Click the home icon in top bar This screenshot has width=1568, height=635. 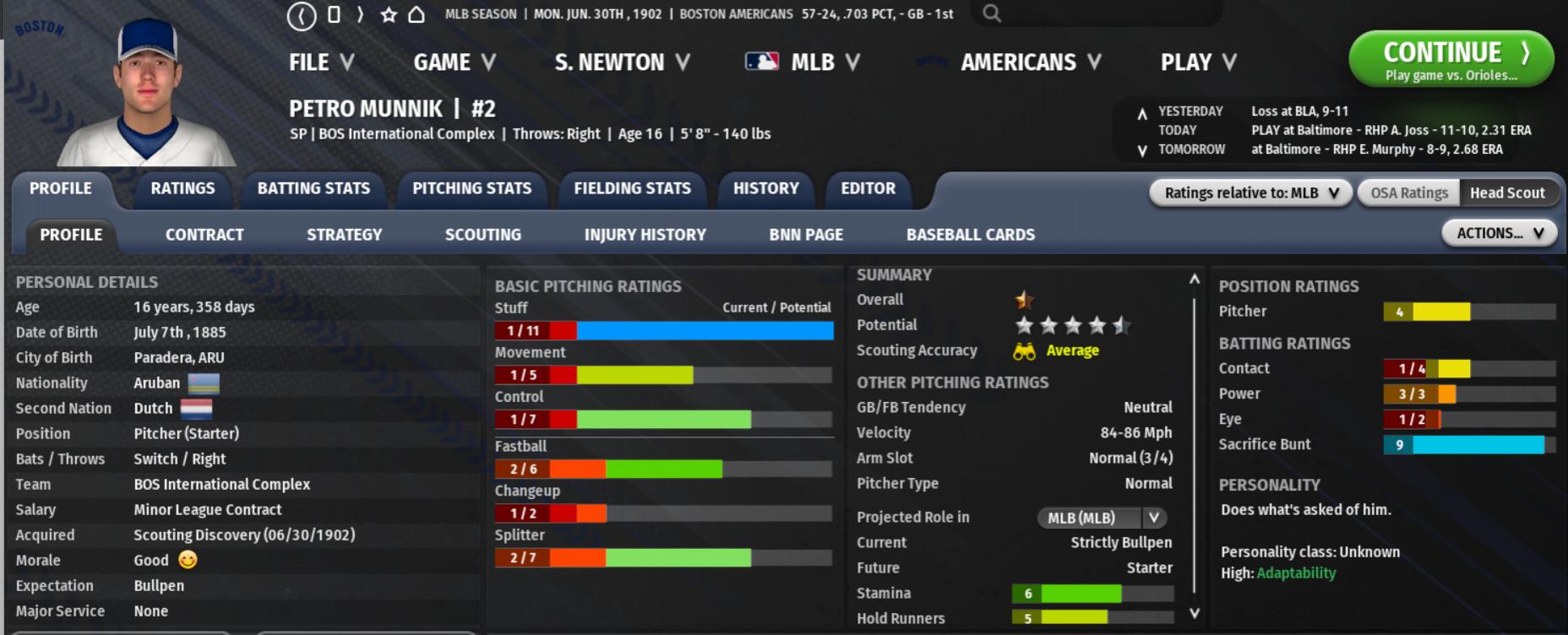416,14
